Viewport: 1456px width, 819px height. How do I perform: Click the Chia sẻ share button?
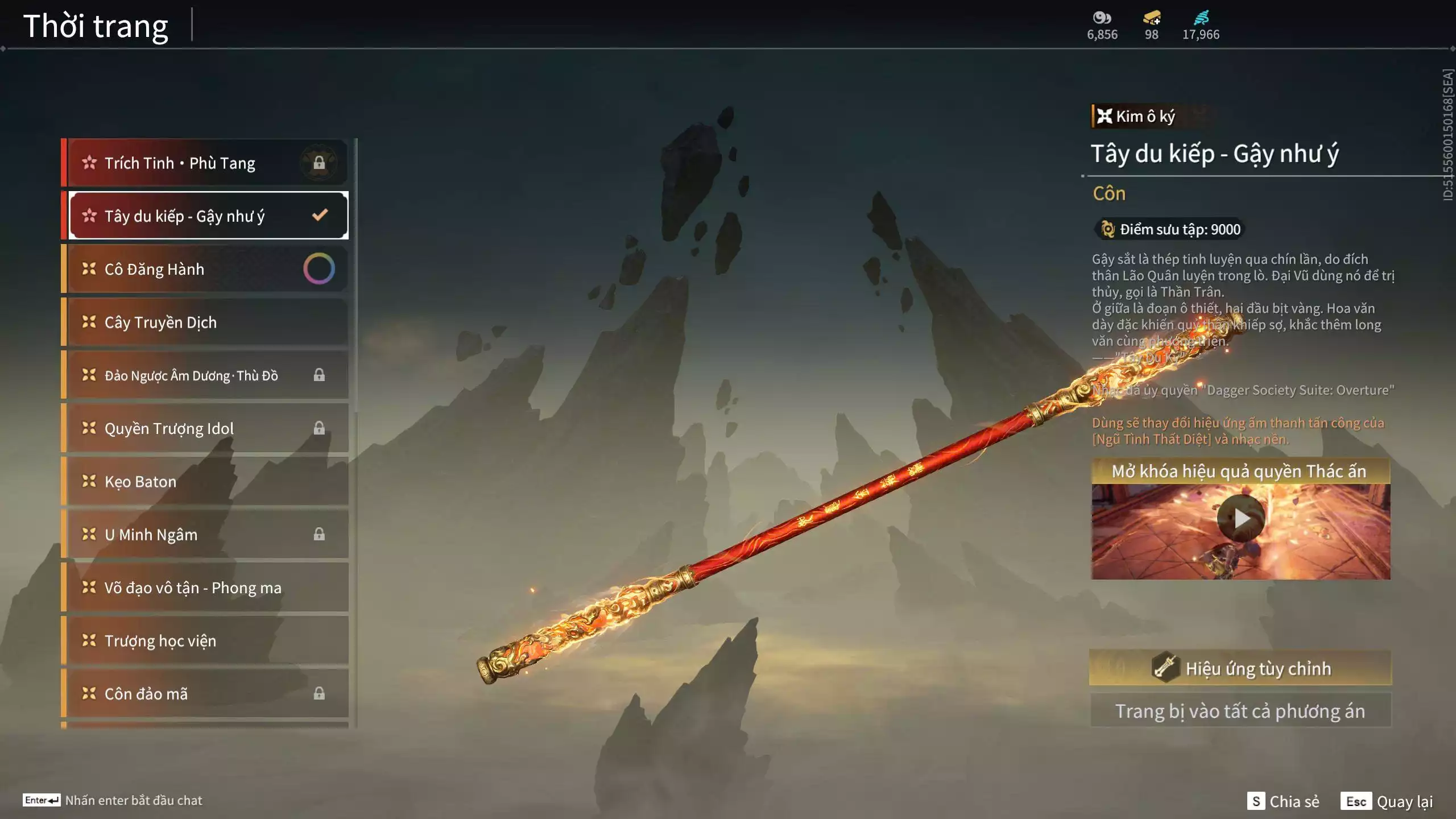coord(1284,801)
